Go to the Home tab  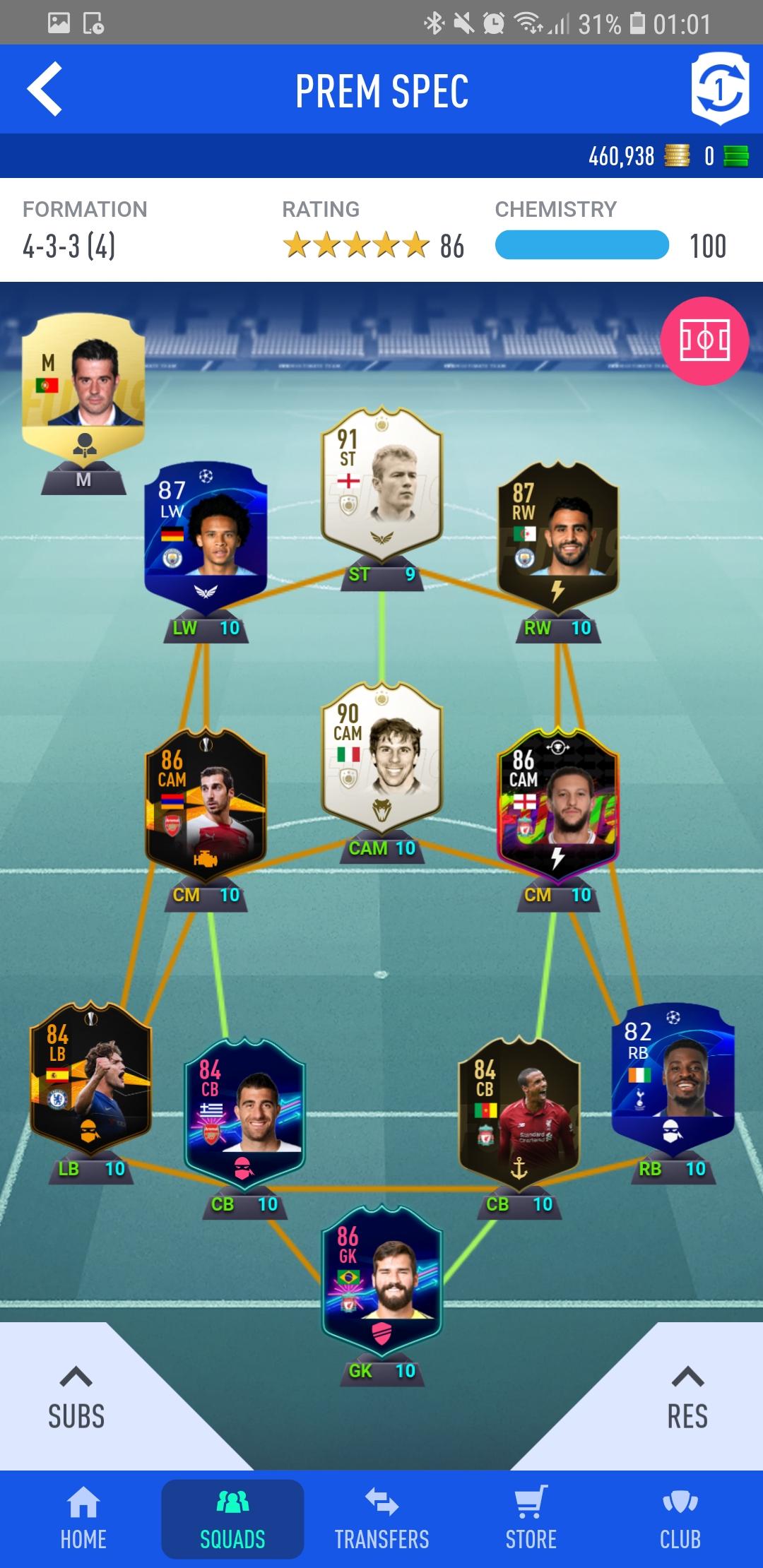pyautogui.click(x=83, y=1519)
